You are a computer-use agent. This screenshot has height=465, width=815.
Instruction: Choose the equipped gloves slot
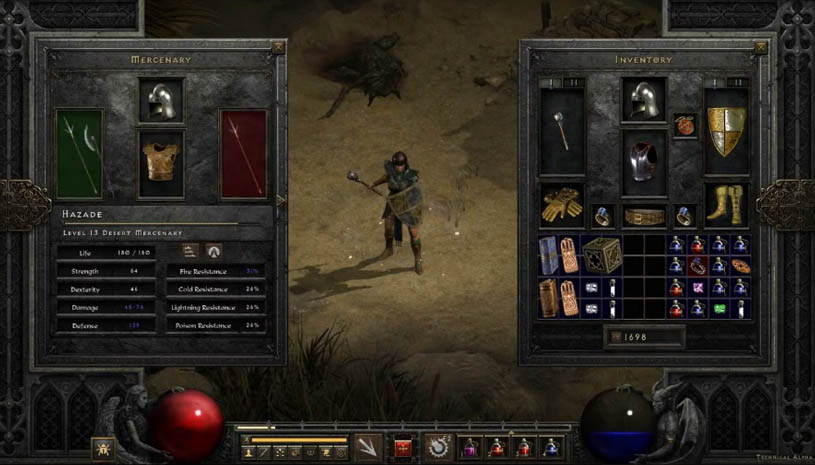tap(562, 205)
